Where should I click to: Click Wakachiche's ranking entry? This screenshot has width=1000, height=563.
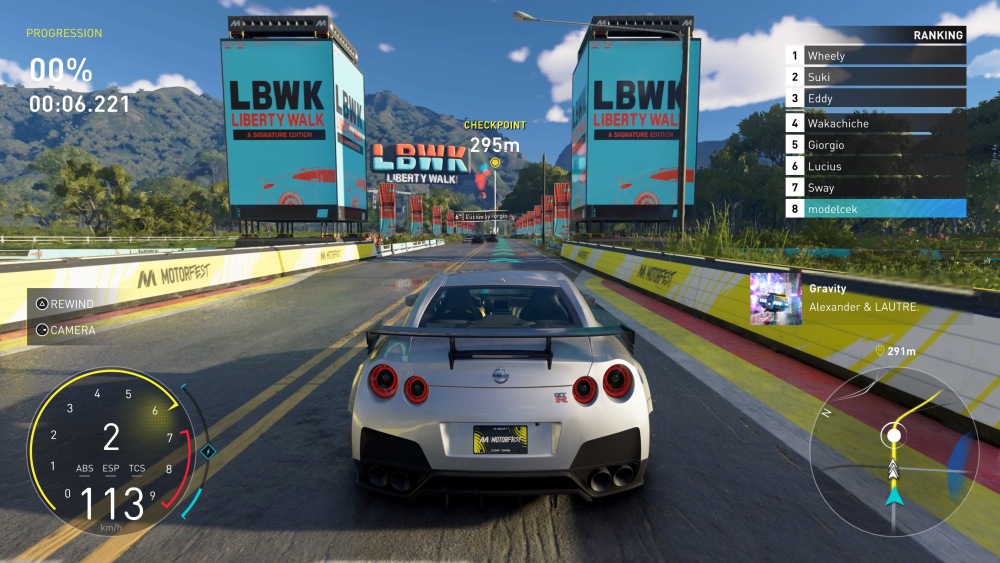coord(875,124)
